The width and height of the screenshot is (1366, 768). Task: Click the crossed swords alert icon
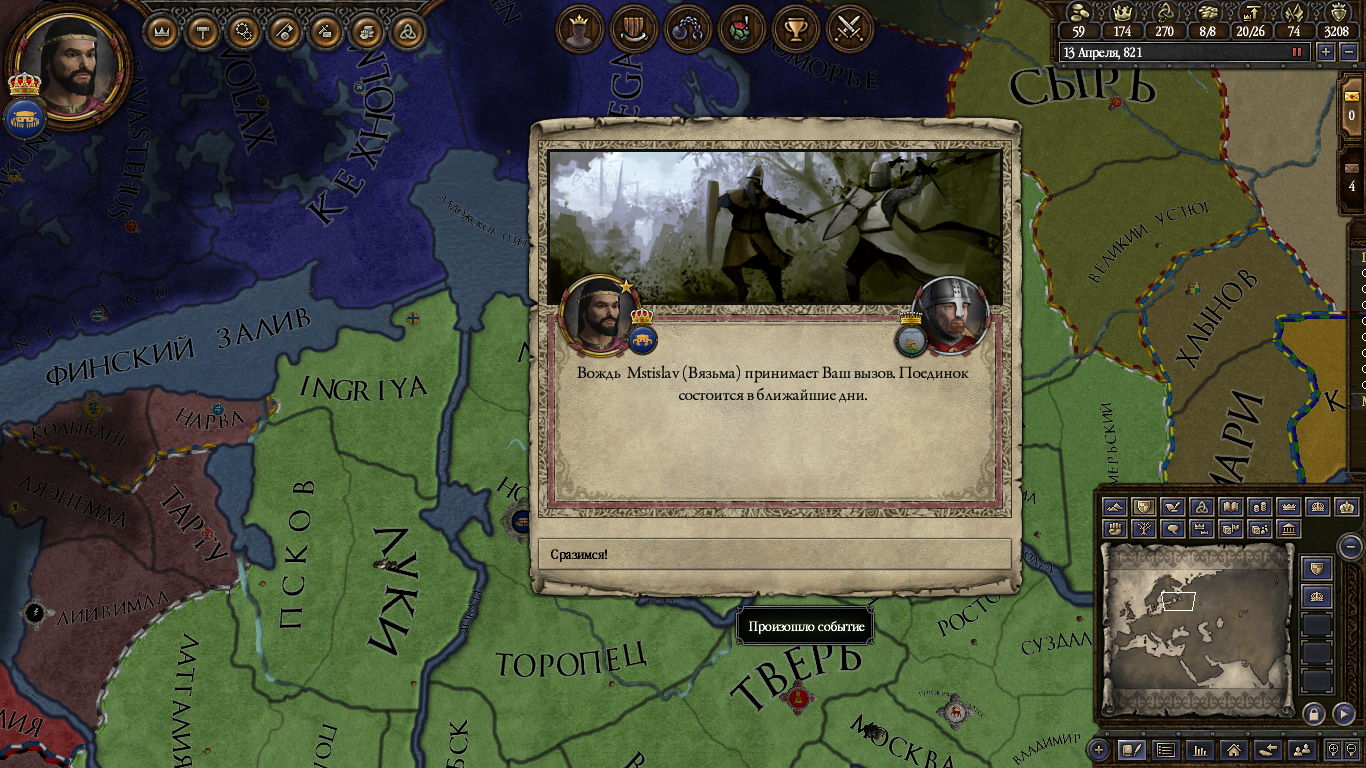[849, 30]
